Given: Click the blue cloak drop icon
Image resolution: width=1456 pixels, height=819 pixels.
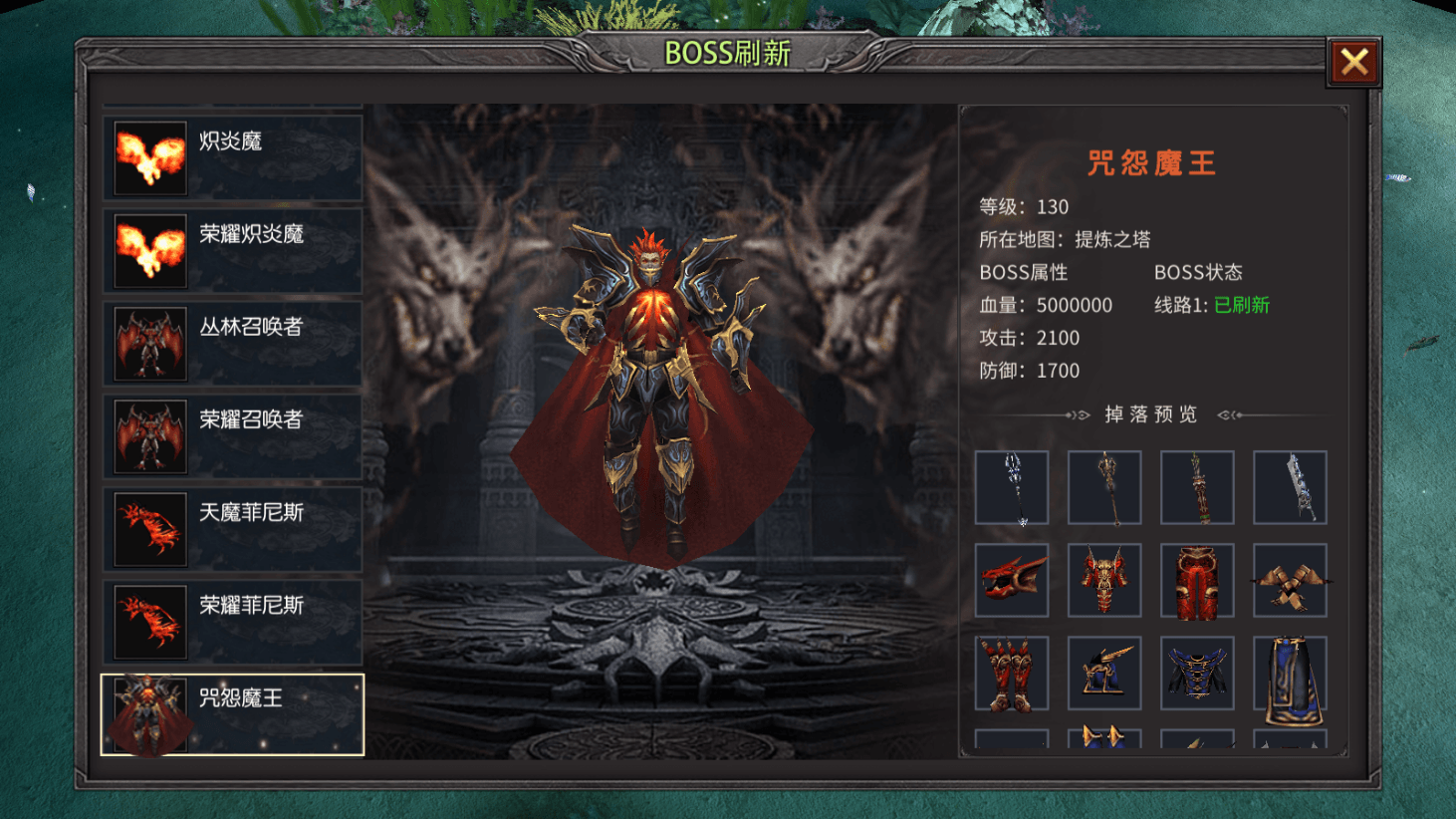Looking at the screenshot, I should click(1290, 673).
